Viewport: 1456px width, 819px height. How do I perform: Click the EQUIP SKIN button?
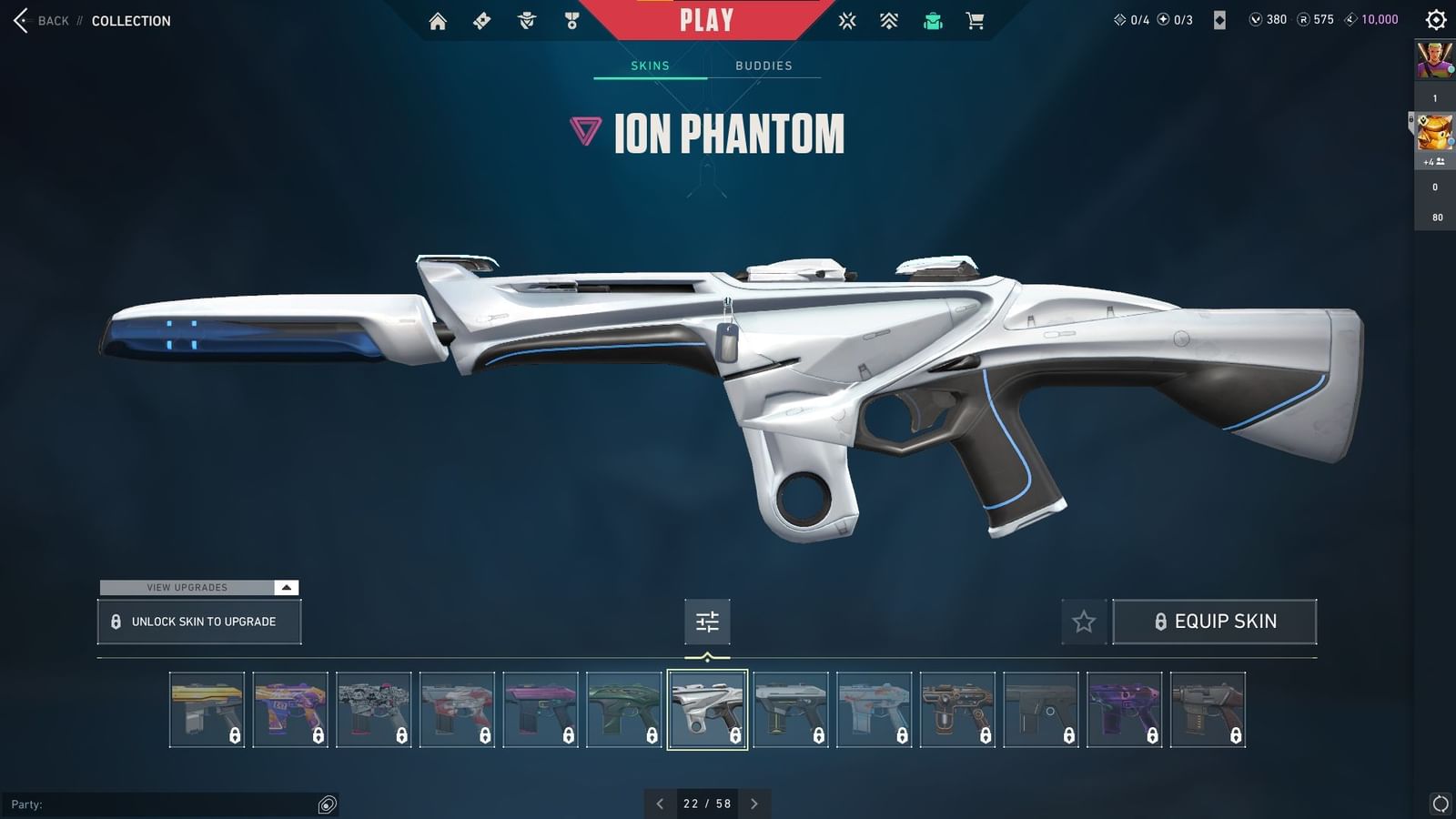point(1215,622)
